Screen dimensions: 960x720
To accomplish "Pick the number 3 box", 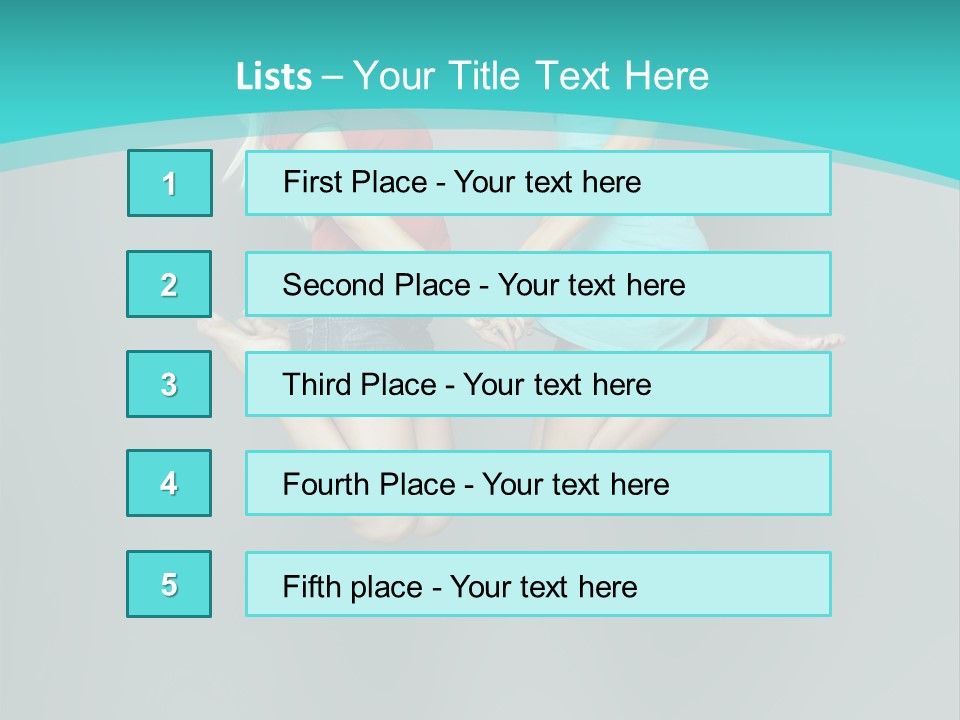I will [x=169, y=384].
